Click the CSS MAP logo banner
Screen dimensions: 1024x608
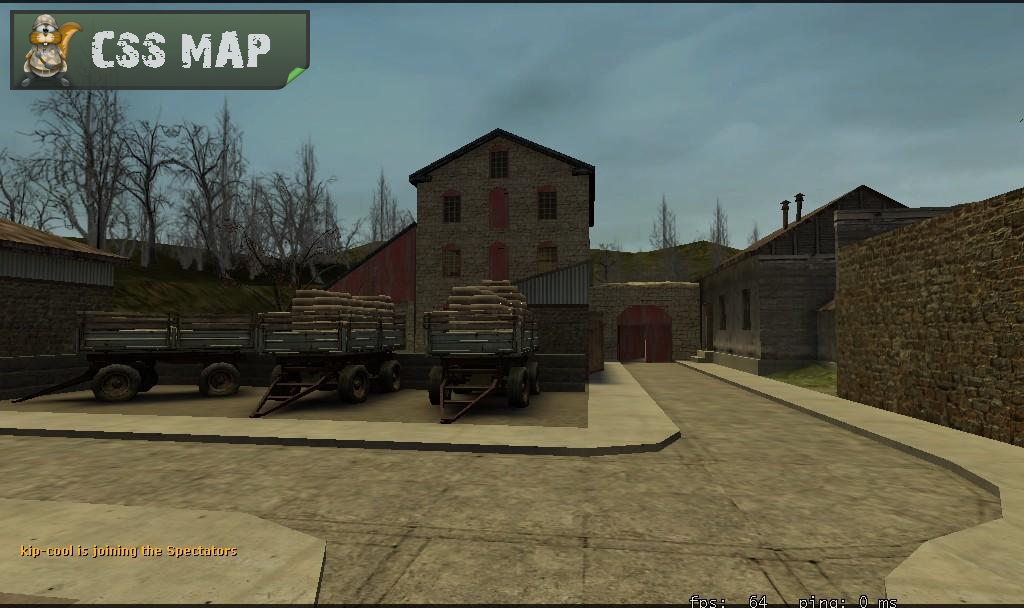point(160,50)
